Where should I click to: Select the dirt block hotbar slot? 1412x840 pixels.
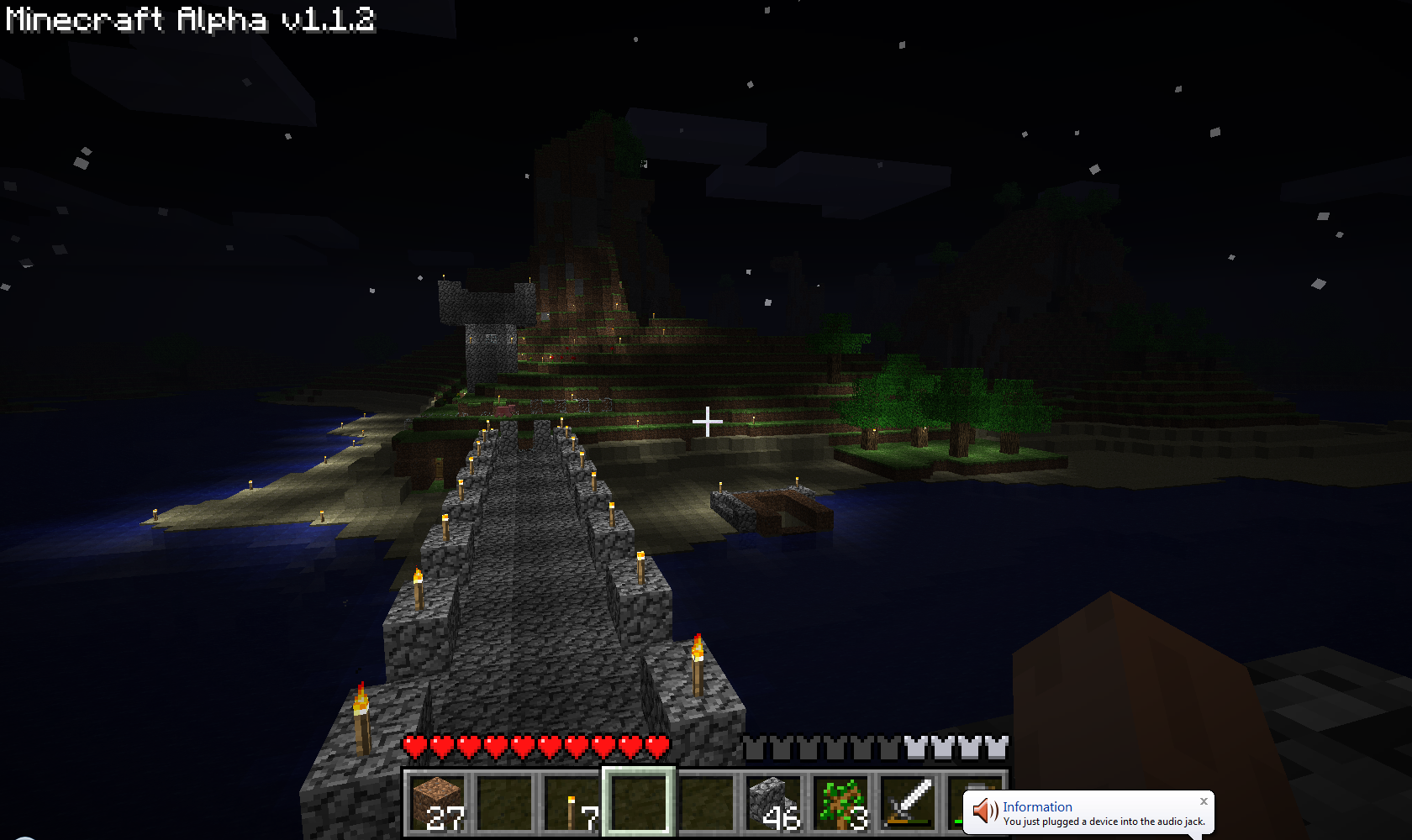click(438, 802)
